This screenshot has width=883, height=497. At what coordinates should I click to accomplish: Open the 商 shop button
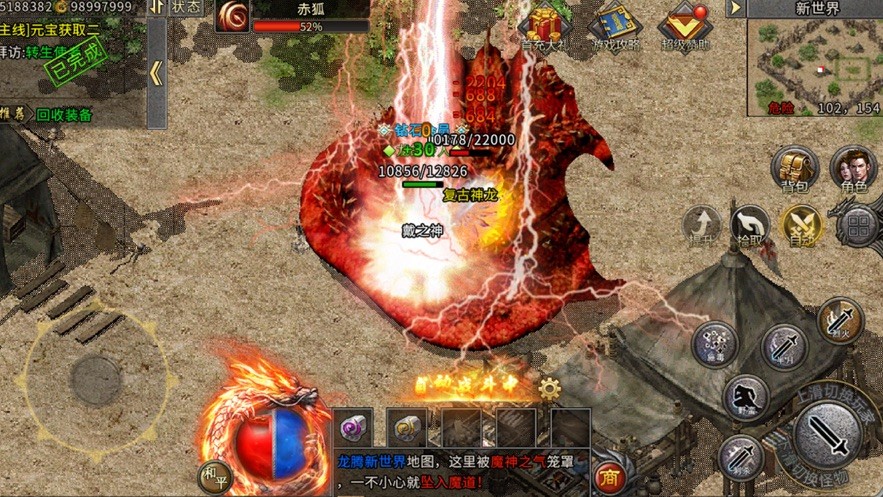pos(610,477)
